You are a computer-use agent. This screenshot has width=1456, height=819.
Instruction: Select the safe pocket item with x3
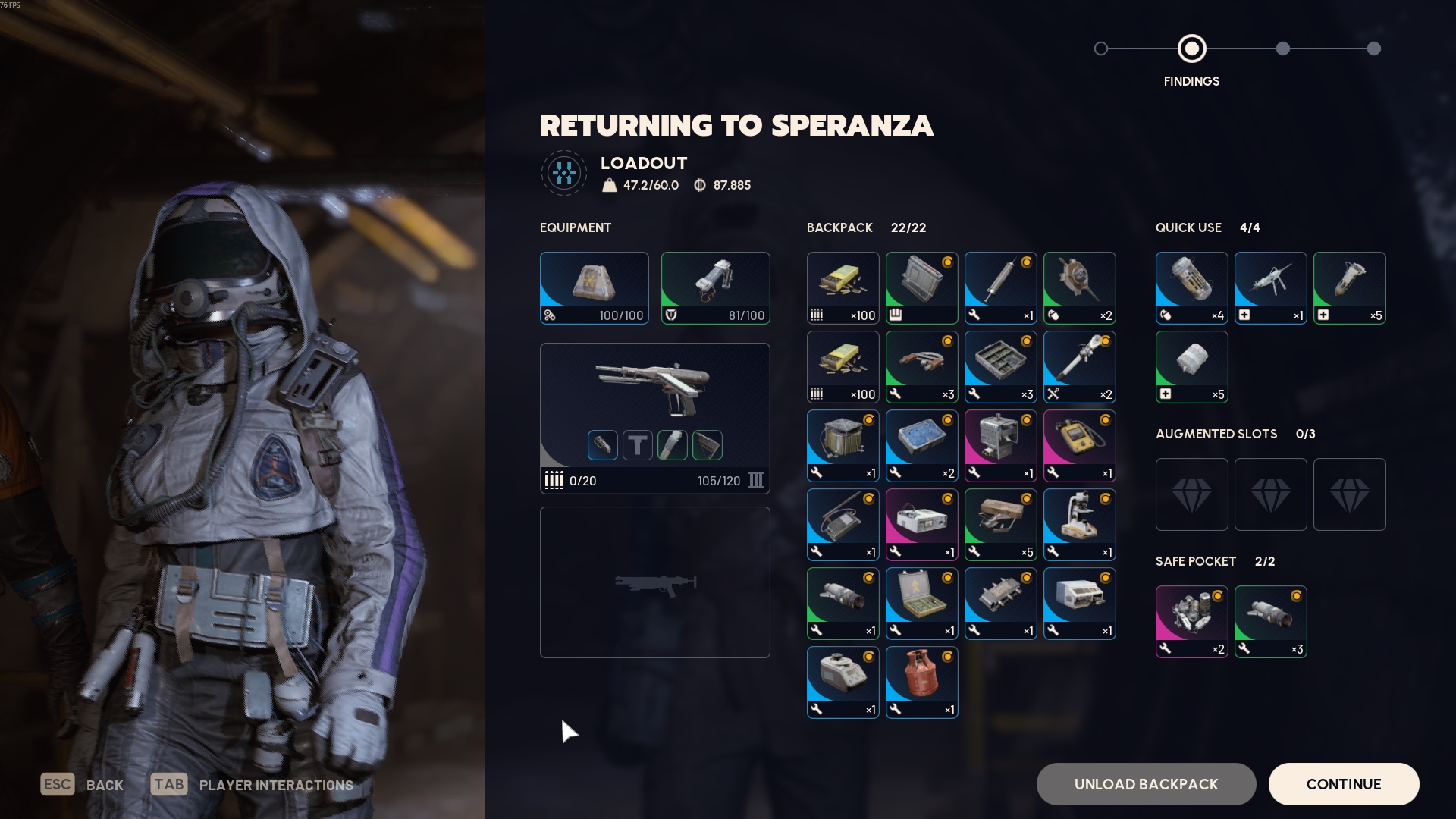(x=1270, y=622)
